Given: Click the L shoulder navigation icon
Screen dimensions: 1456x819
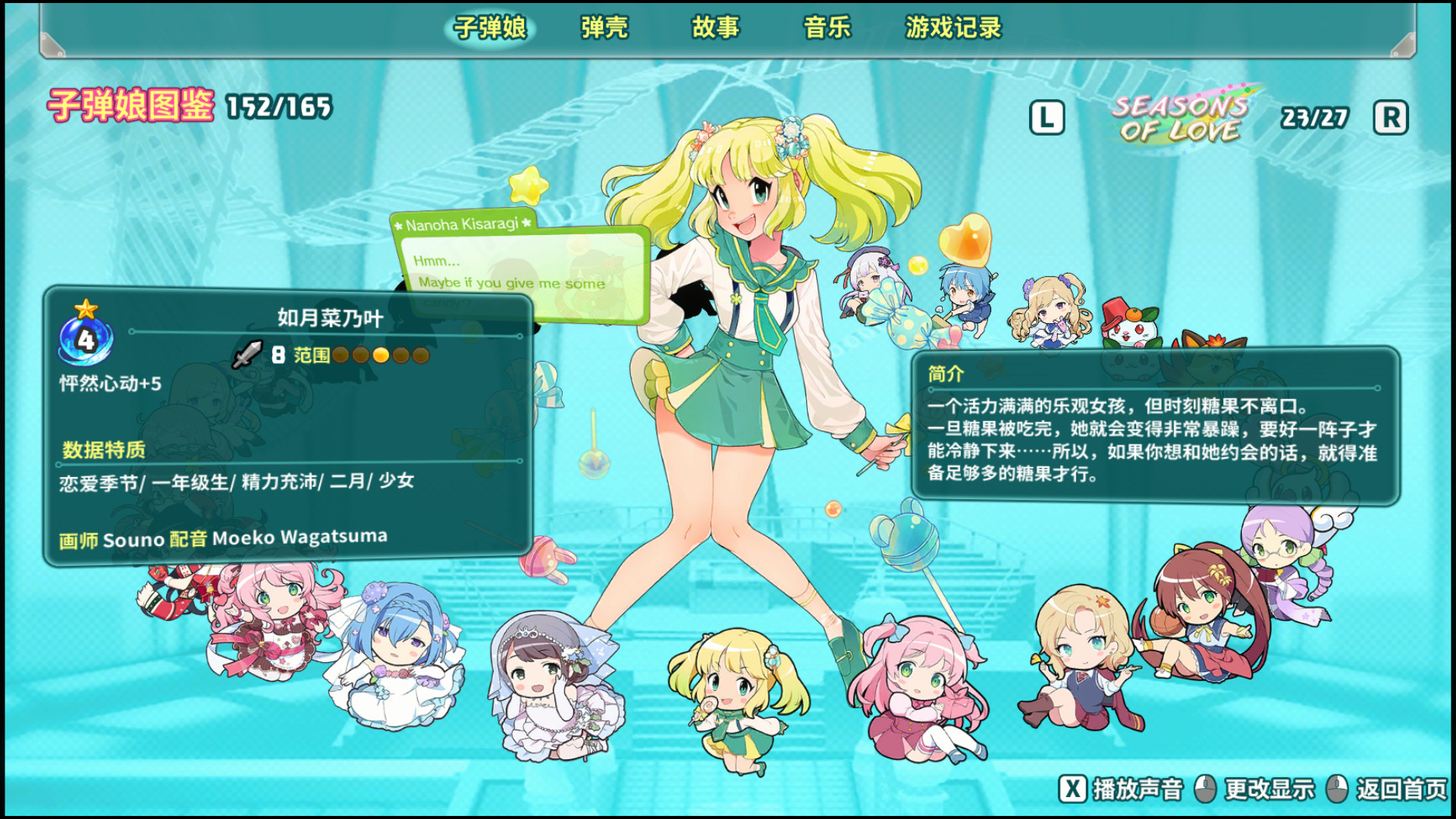Looking at the screenshot, I should [1047, 118].
